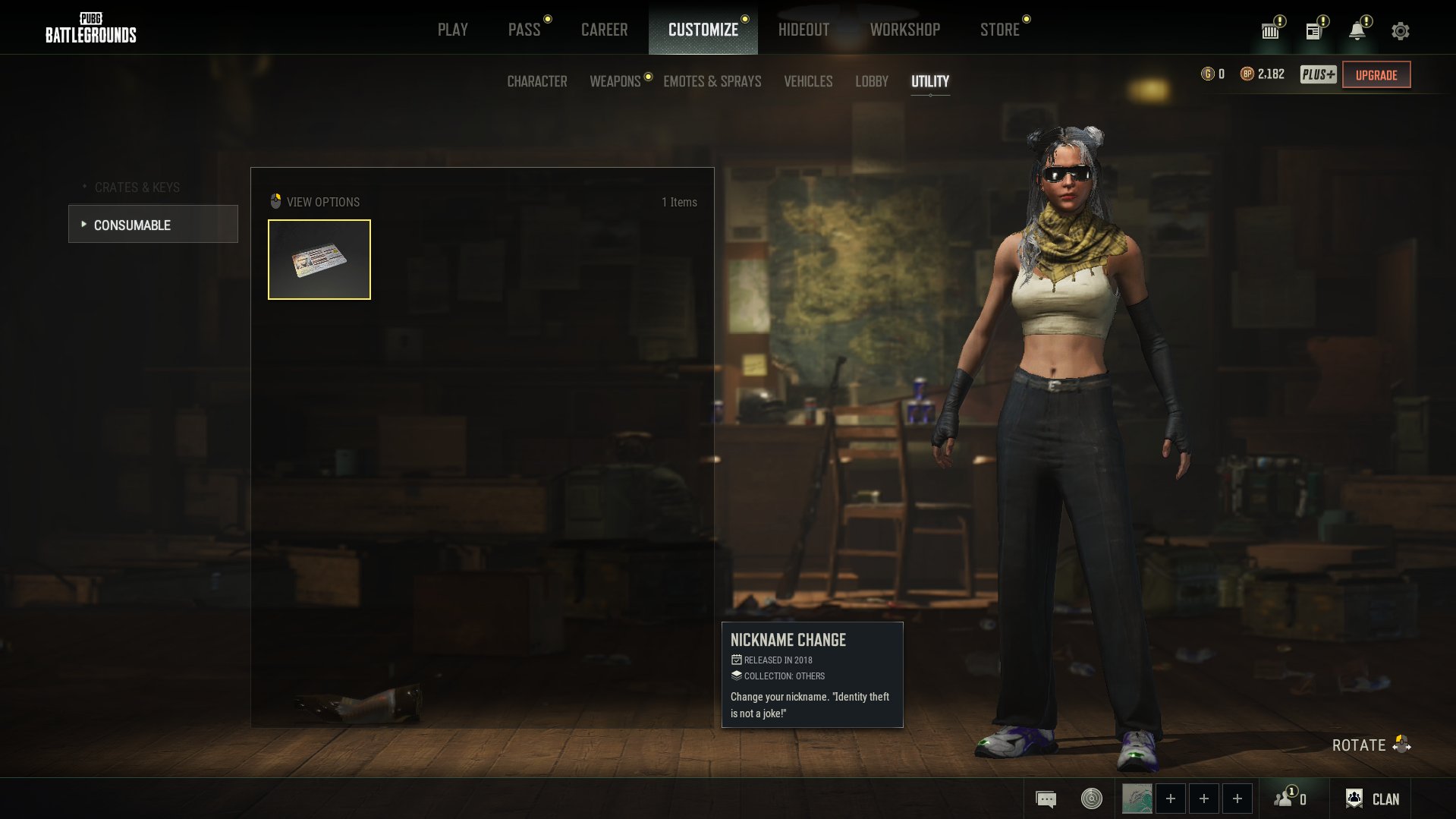Open the Hideout tab

[803, 30]
